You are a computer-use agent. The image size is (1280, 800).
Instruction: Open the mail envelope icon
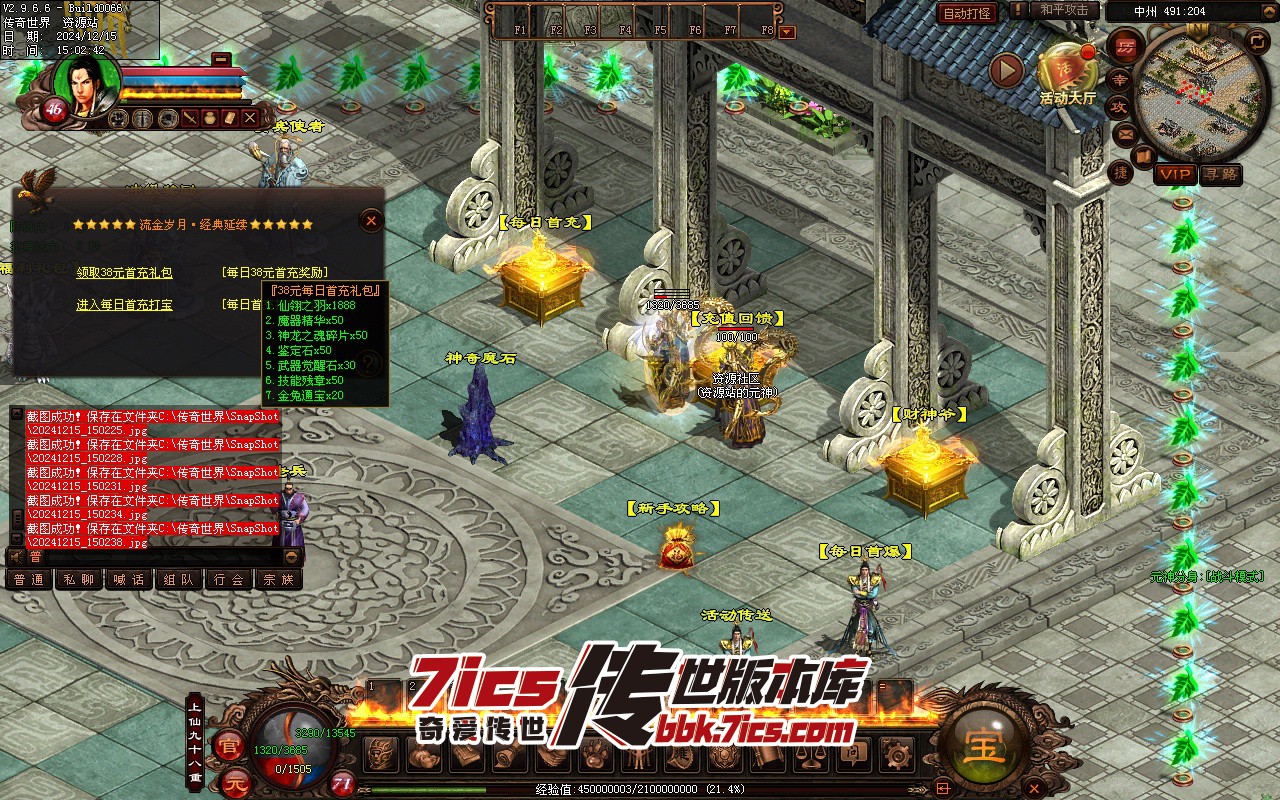click(1125, 133)
